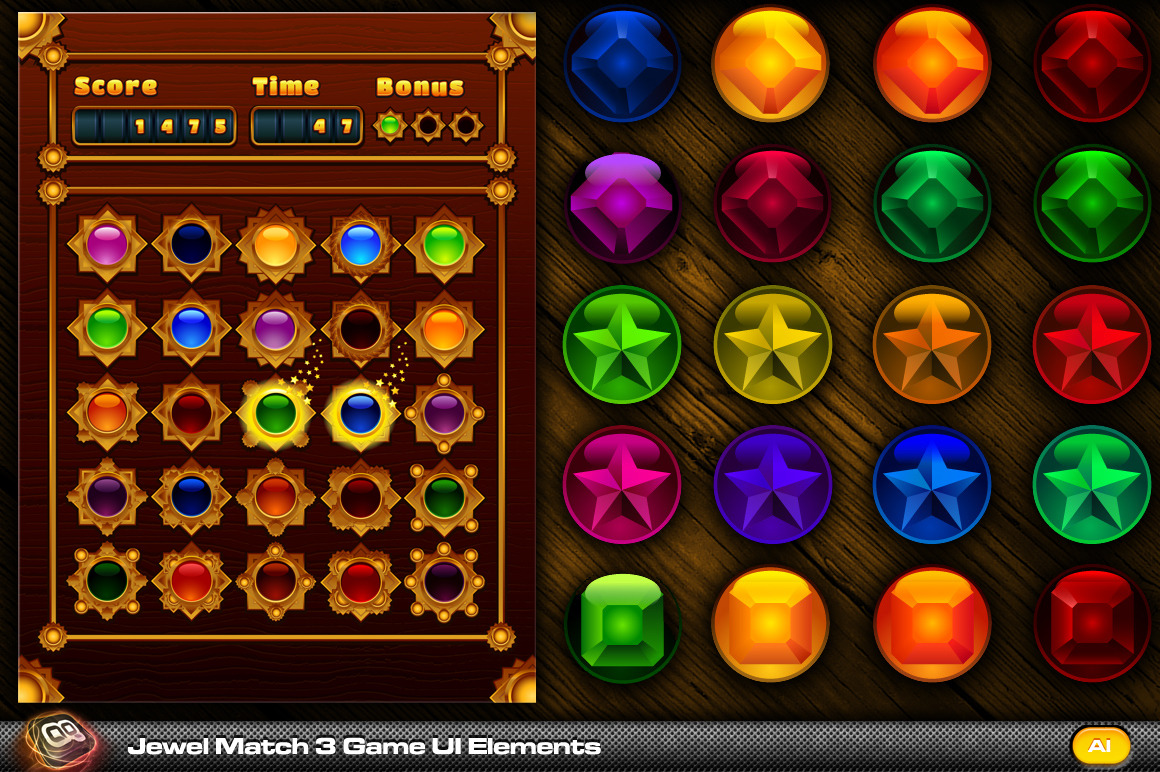The height and width of the screenshot is (772, 1160).
Task: Select the magenta orb on the game board
Action: (107, 244)
